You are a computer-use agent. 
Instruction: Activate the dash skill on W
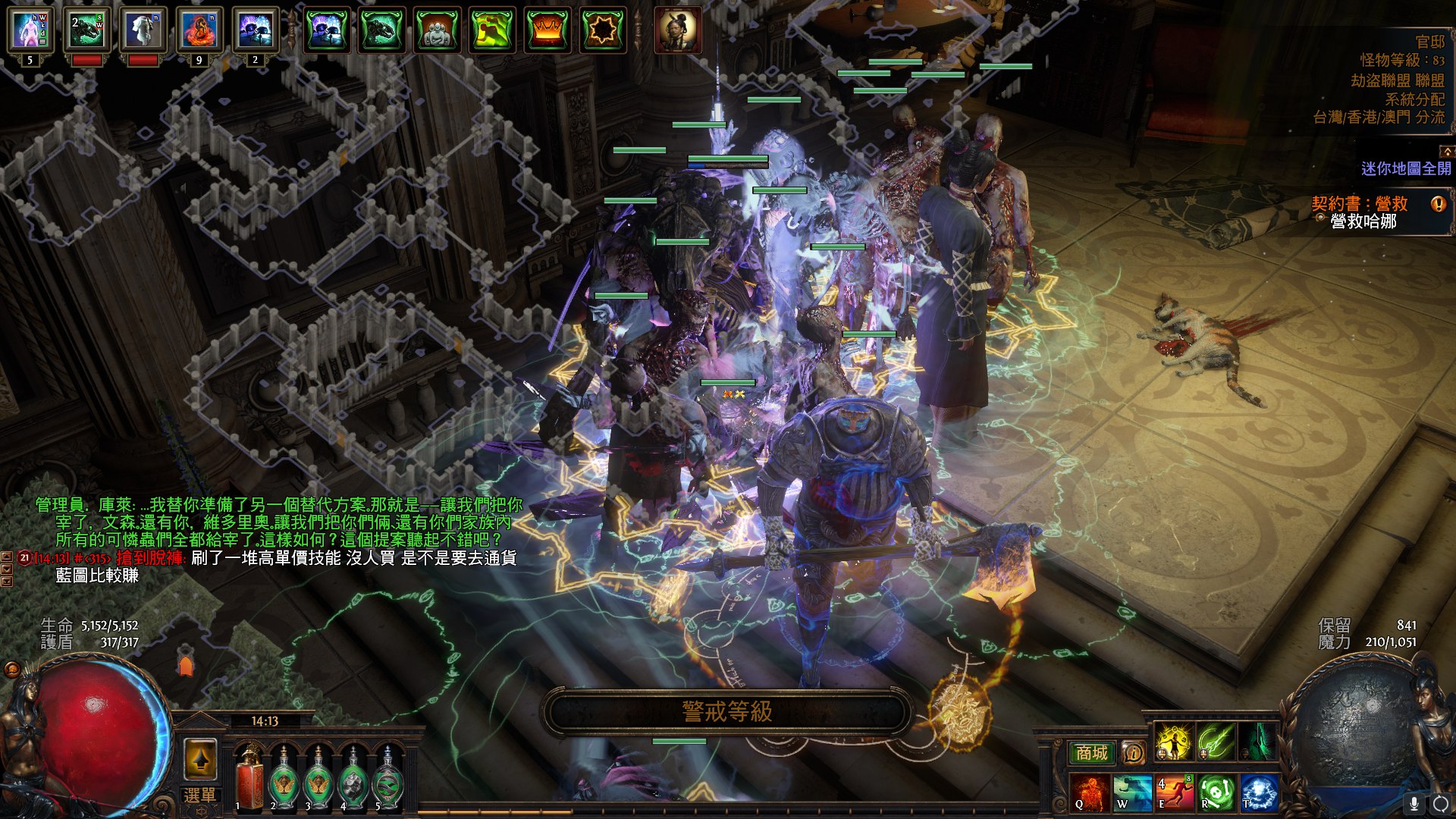click(x=1132, y=793)
